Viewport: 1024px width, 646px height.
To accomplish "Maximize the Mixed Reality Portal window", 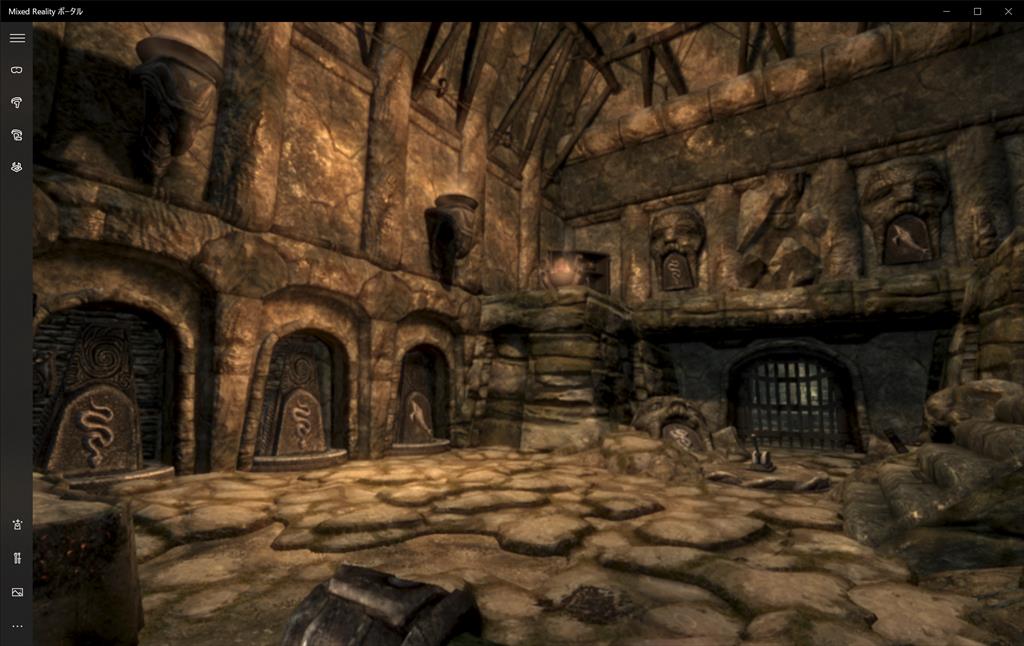I will pos(977,11).
